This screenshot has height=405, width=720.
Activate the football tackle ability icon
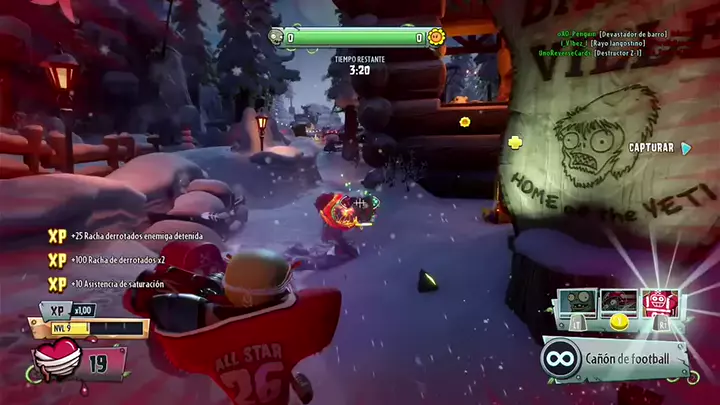coord(620,303)
